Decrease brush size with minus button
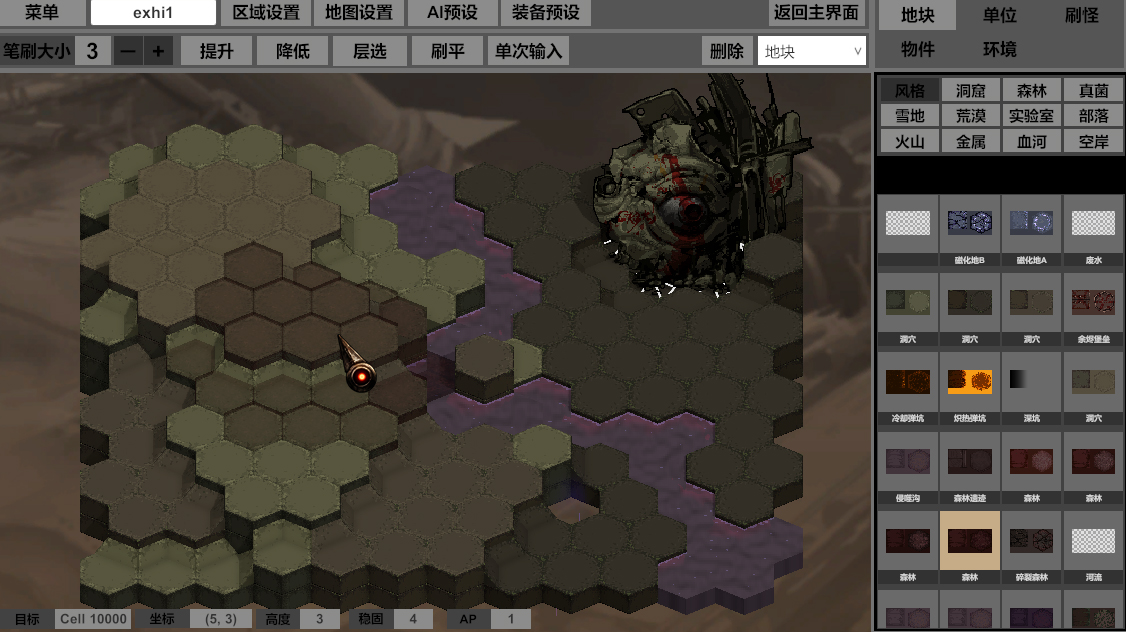Screen dimensions: 1126x632 click(x=128, y=51)
